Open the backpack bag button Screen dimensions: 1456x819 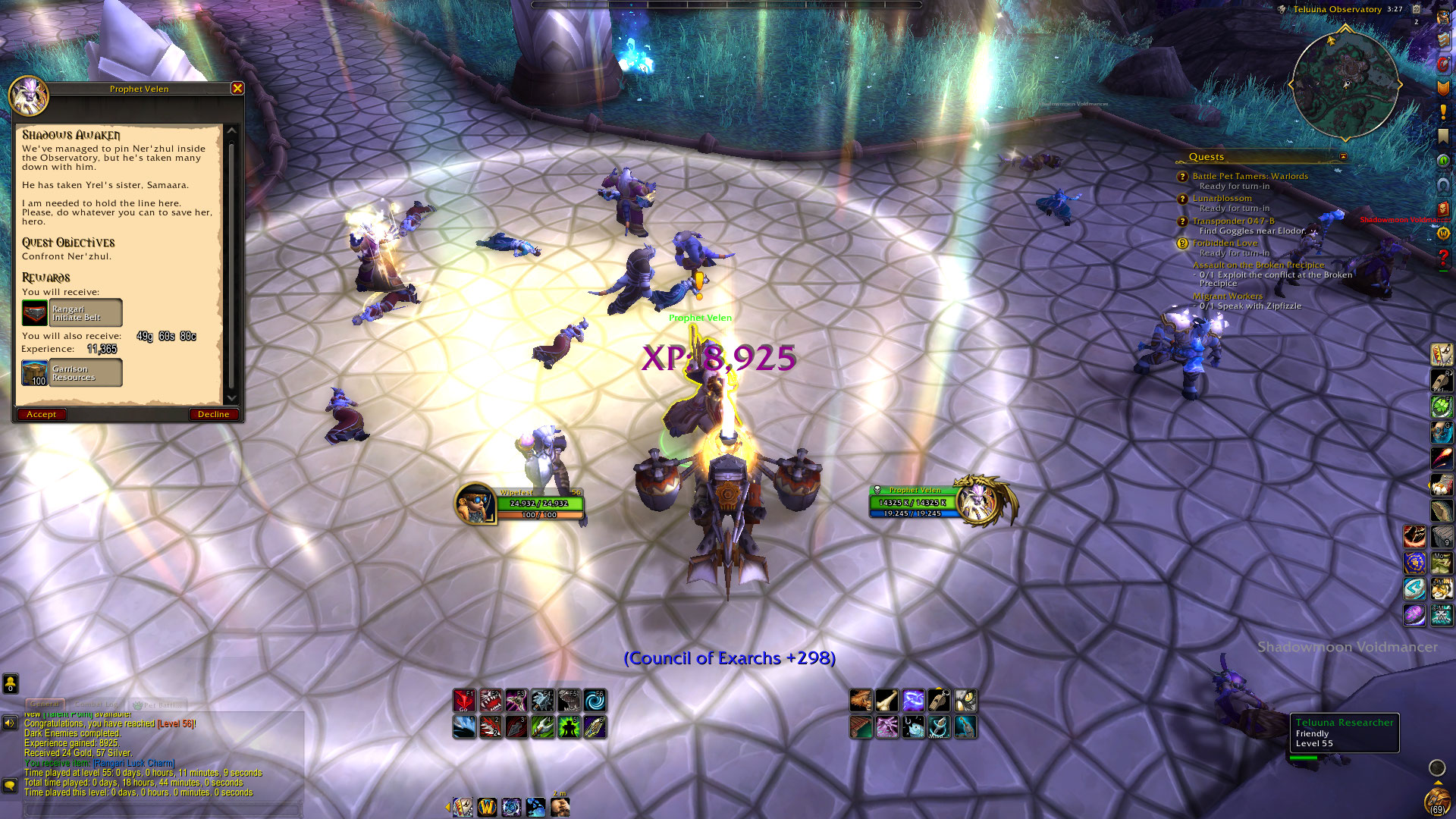1436,801
